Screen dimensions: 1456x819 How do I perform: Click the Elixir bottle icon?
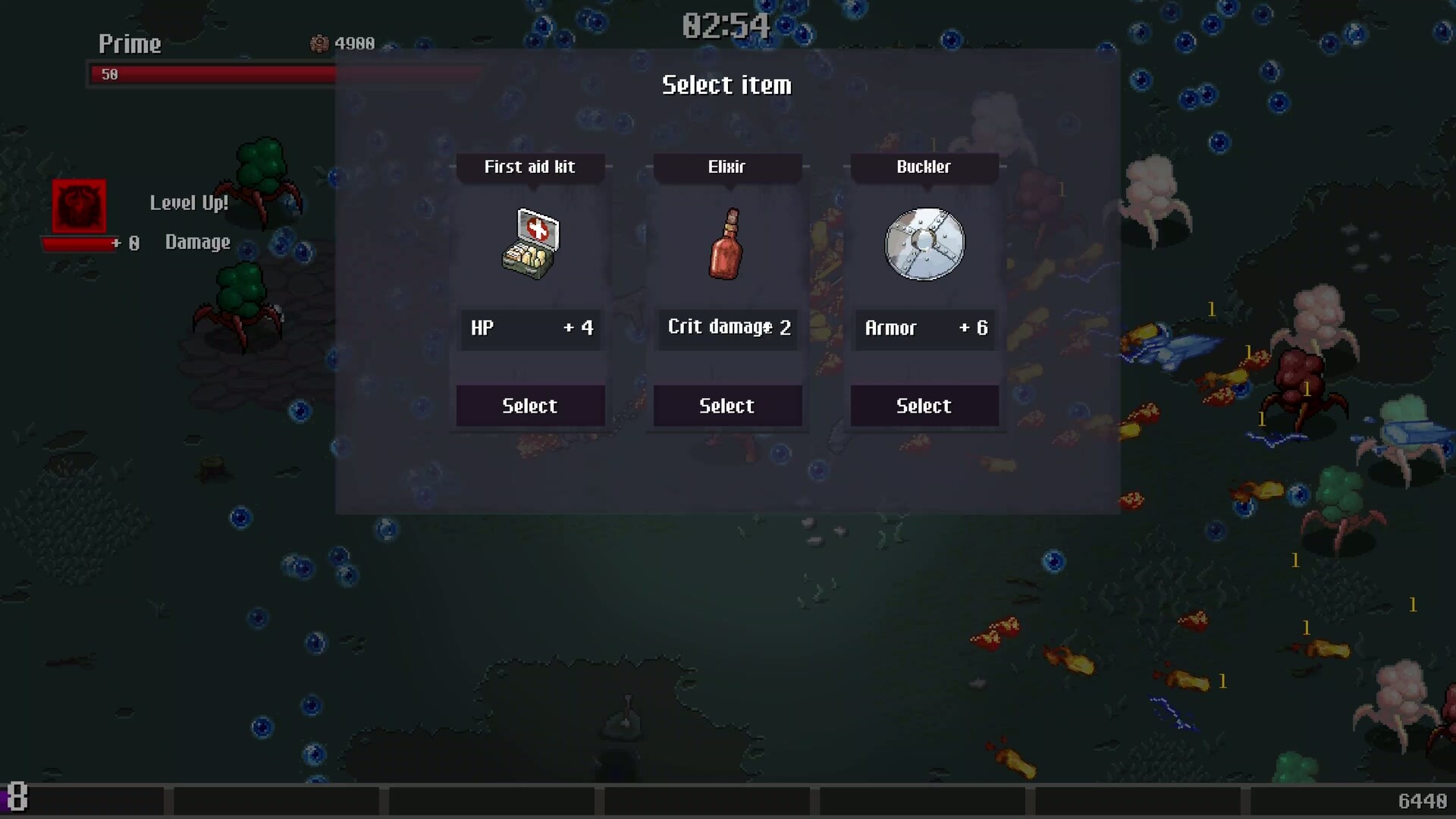727,243
